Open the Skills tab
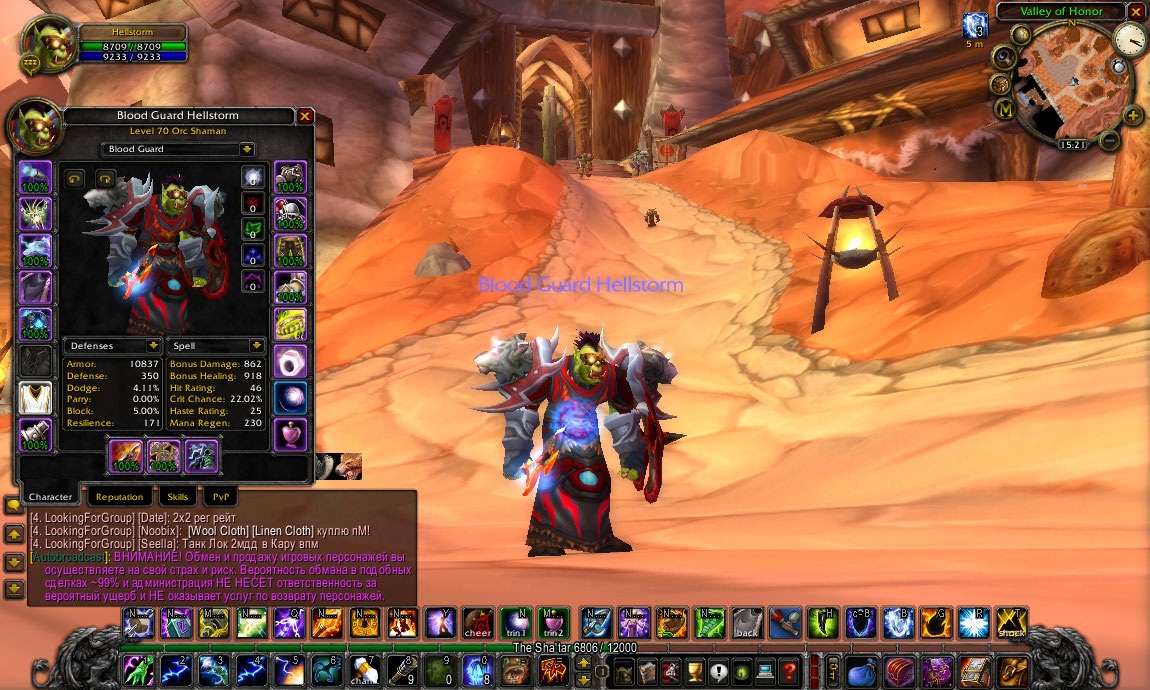Screen dimensions: 1150x690 tap(178, 496)
